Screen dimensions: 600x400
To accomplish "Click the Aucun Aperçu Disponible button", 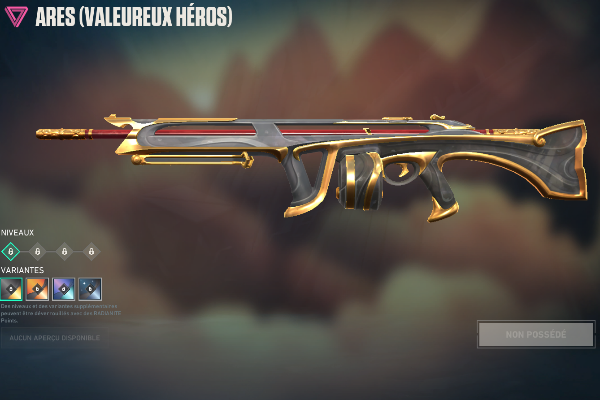I will tap(56, 338).
